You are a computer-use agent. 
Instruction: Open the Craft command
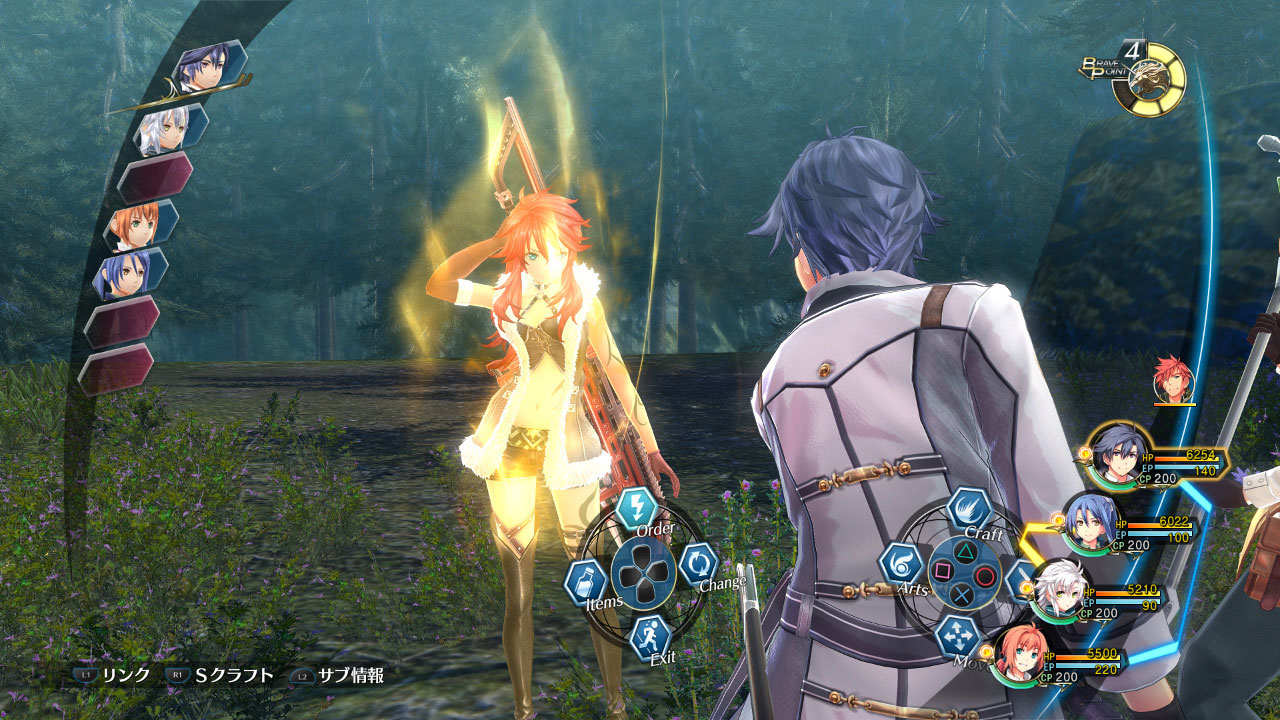pos(968,509)
